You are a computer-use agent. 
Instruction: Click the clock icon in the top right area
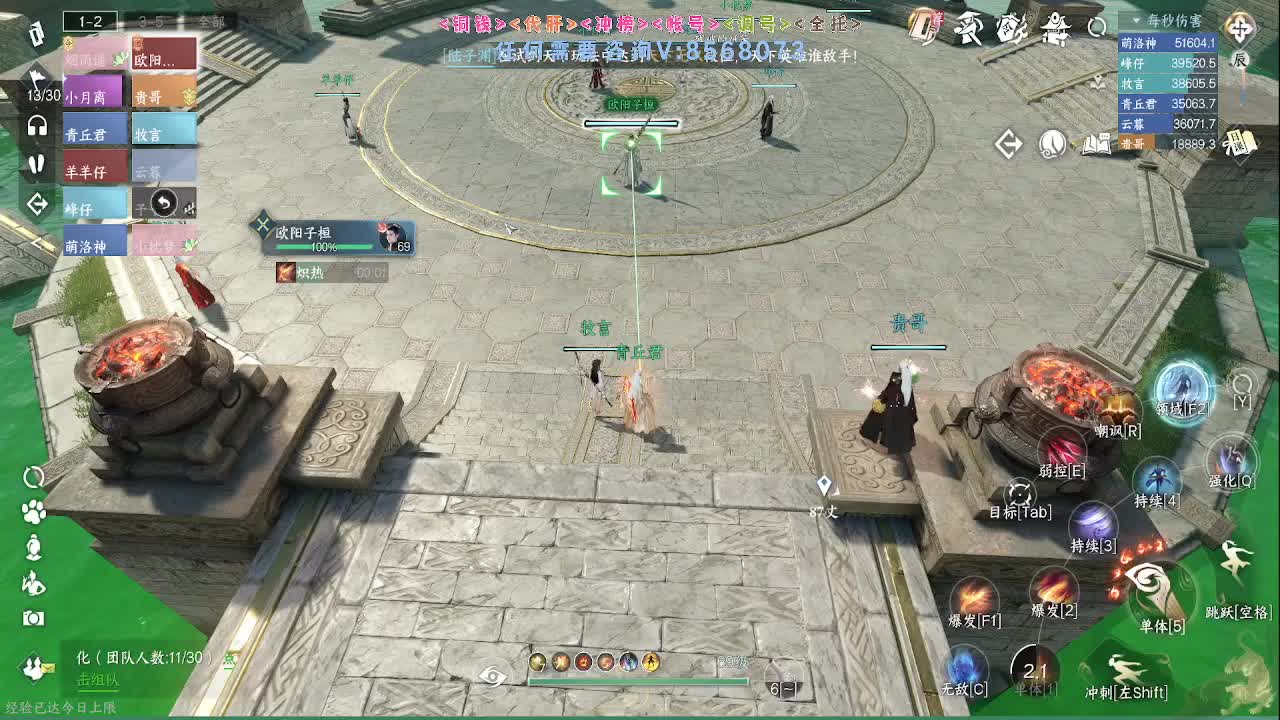1054,146
